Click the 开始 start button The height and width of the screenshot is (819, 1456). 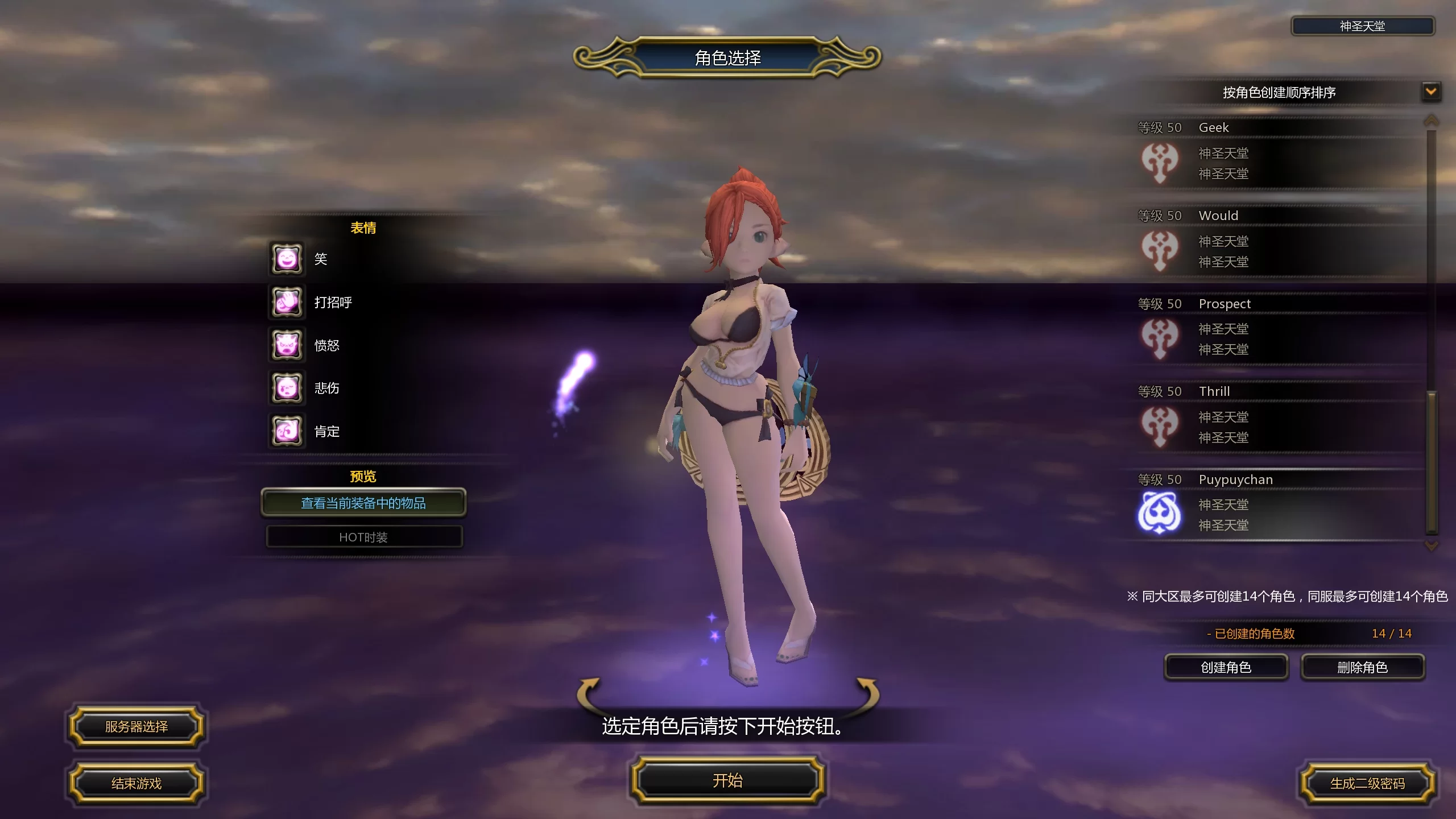coord(727,780)
